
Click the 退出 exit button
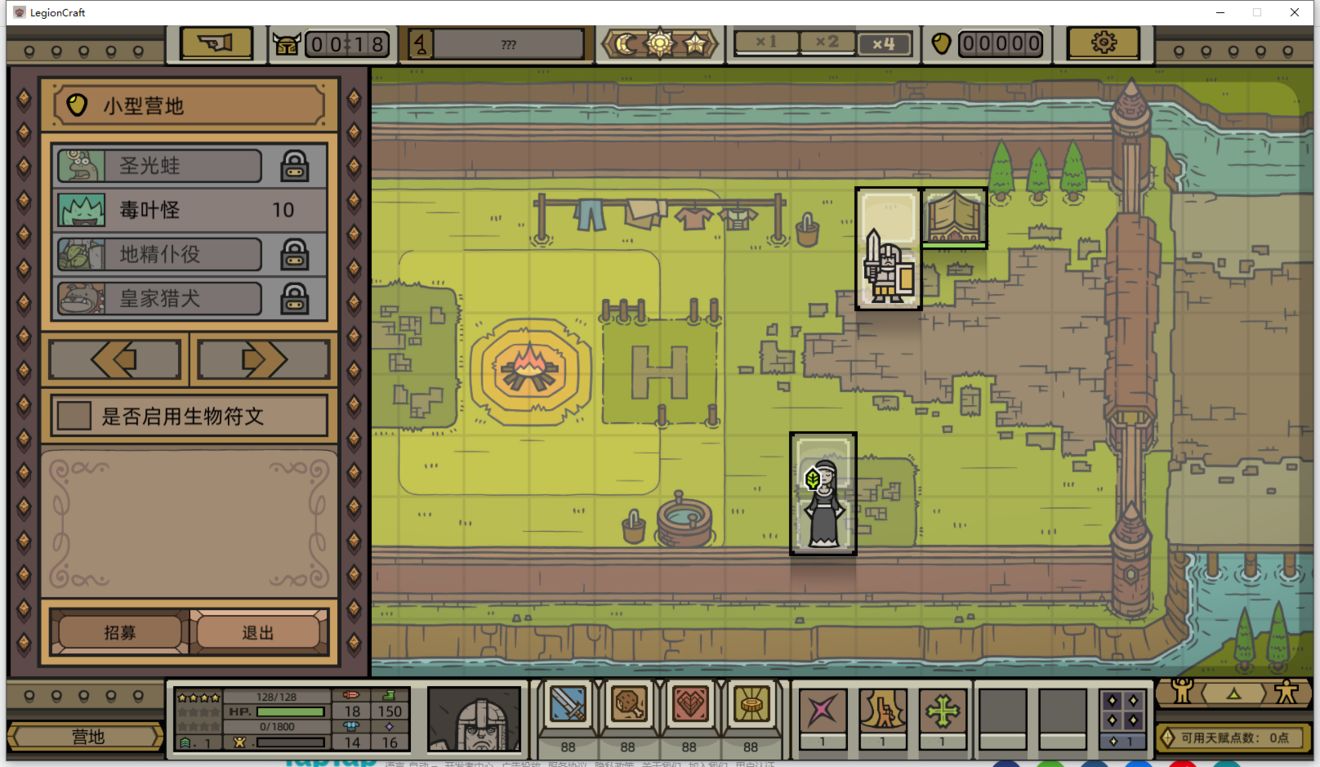pos(258,632)
